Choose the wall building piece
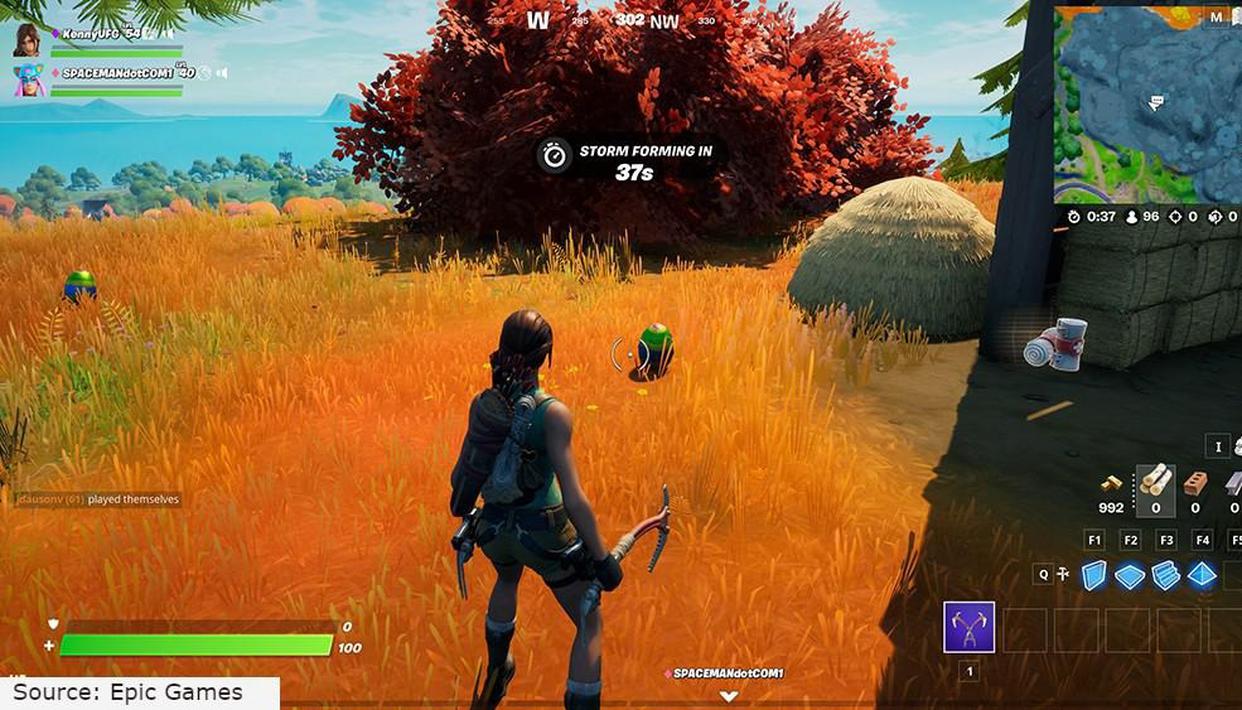 point(1095,575)
